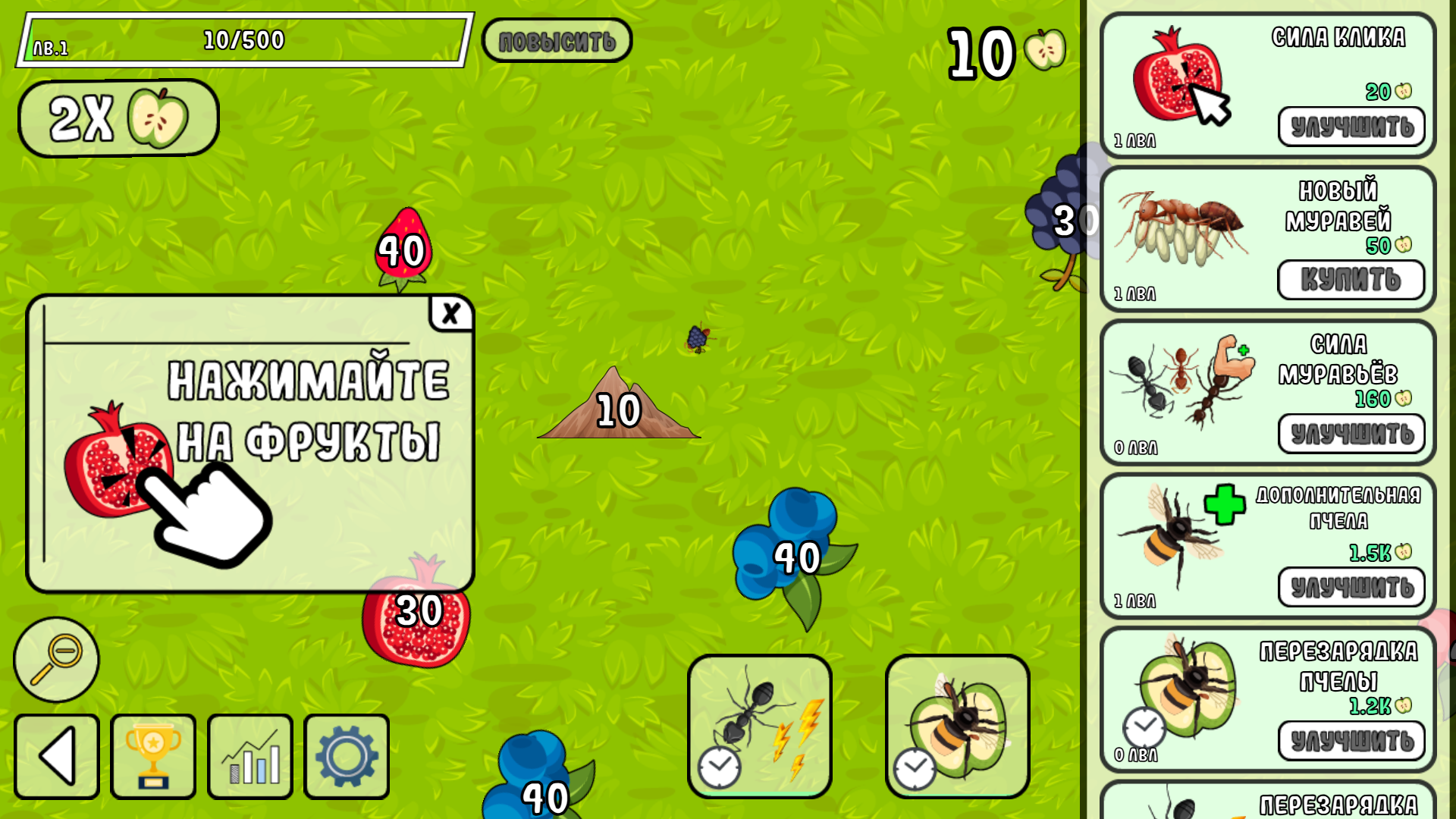The width and height of the screenshot is (1456, 819).
Task: Go back using the arrow icon
Action: [x=57, y=756]
